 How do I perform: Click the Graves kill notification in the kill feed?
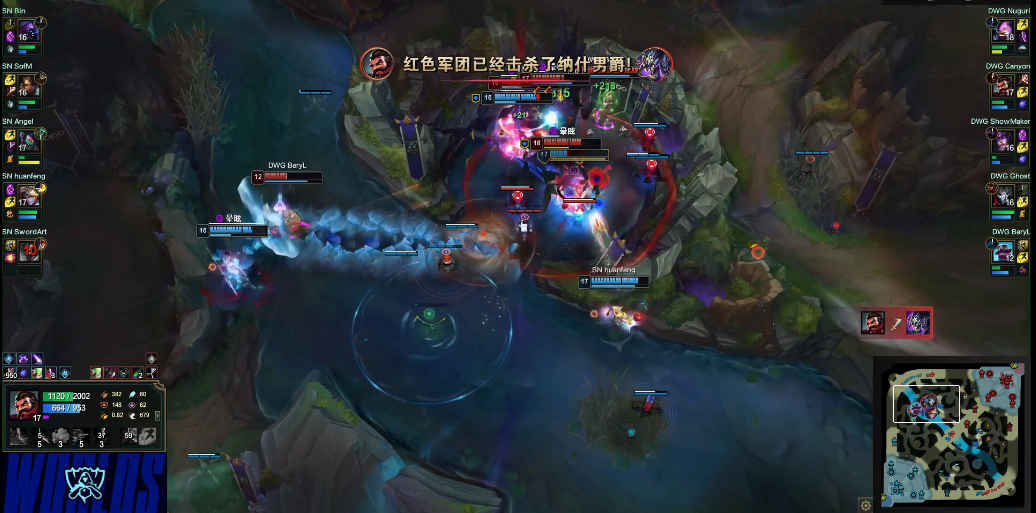click(x=897, y=322)
